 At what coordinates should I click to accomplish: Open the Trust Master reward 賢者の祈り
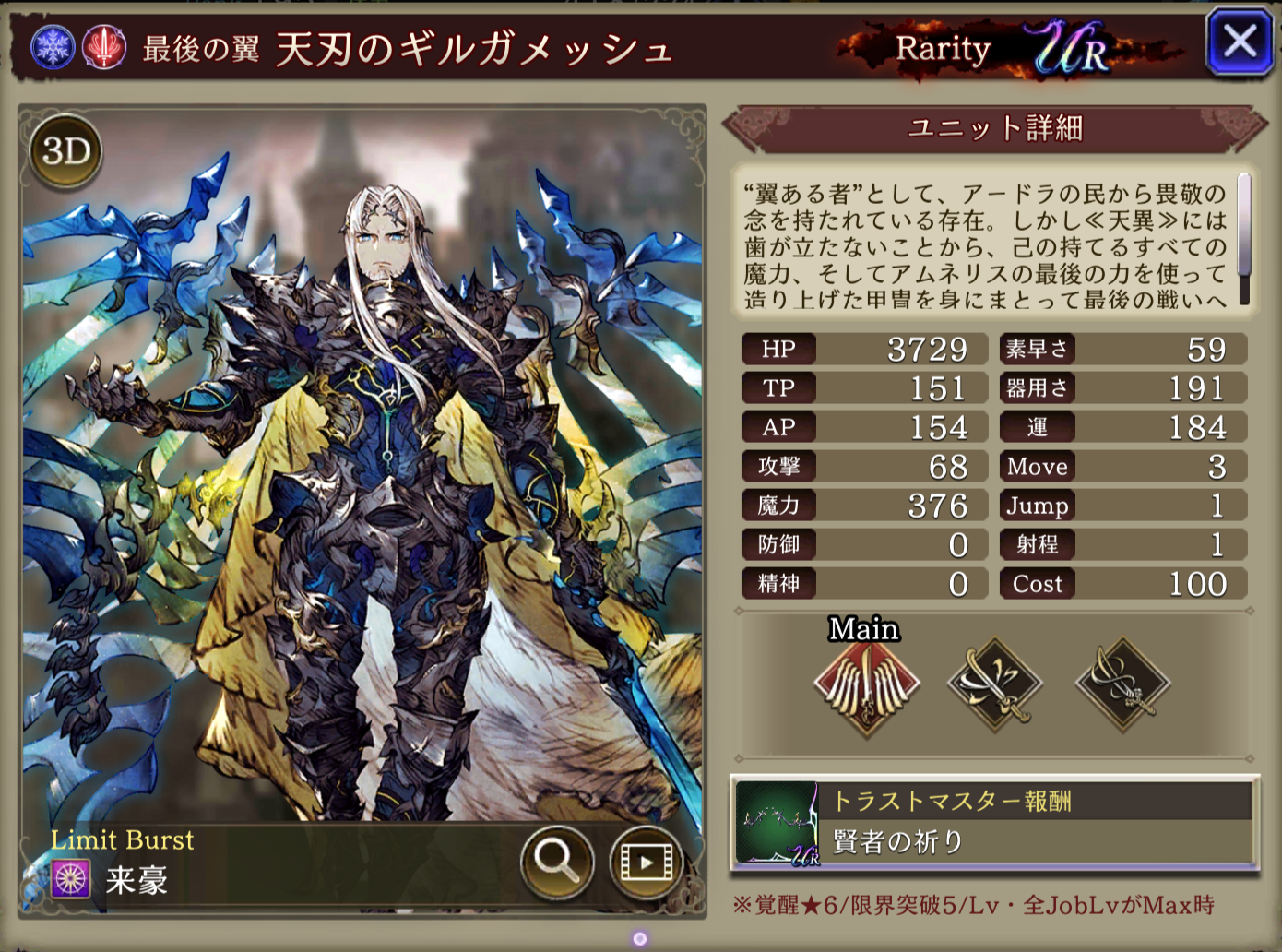[x=994, y=823]
